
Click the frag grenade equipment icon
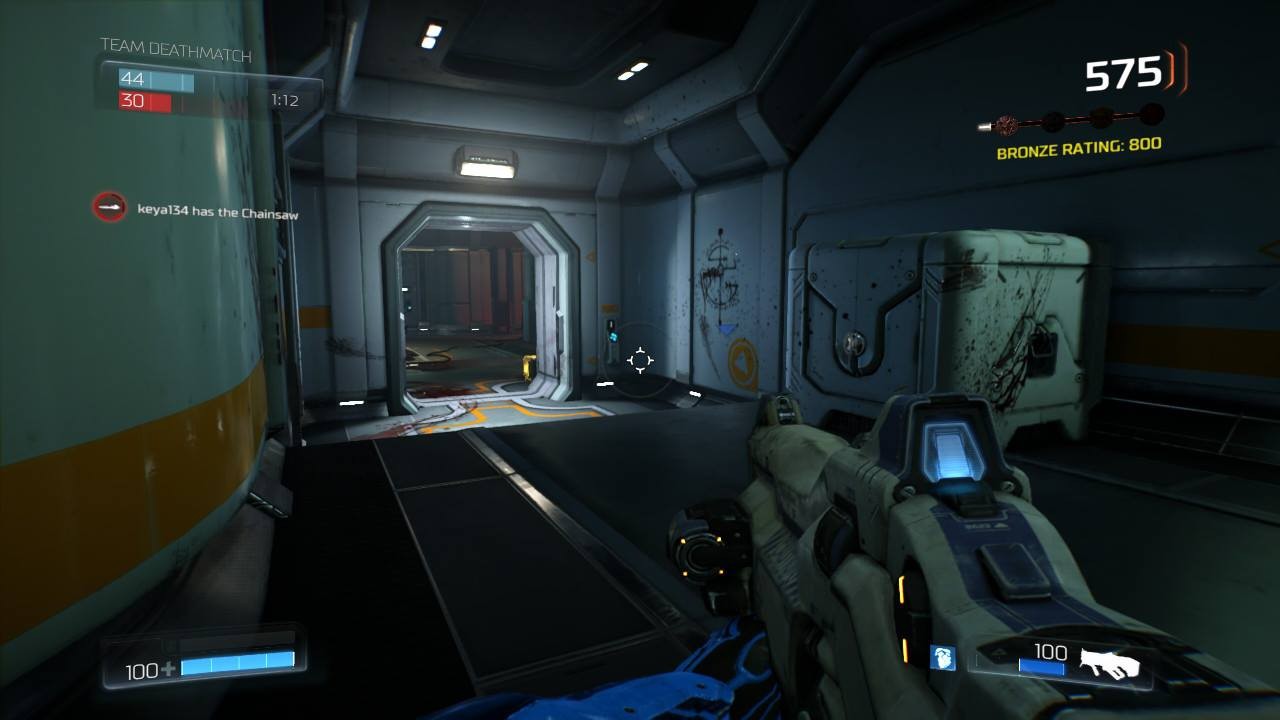pyautogui.click(x=941, y=658)
